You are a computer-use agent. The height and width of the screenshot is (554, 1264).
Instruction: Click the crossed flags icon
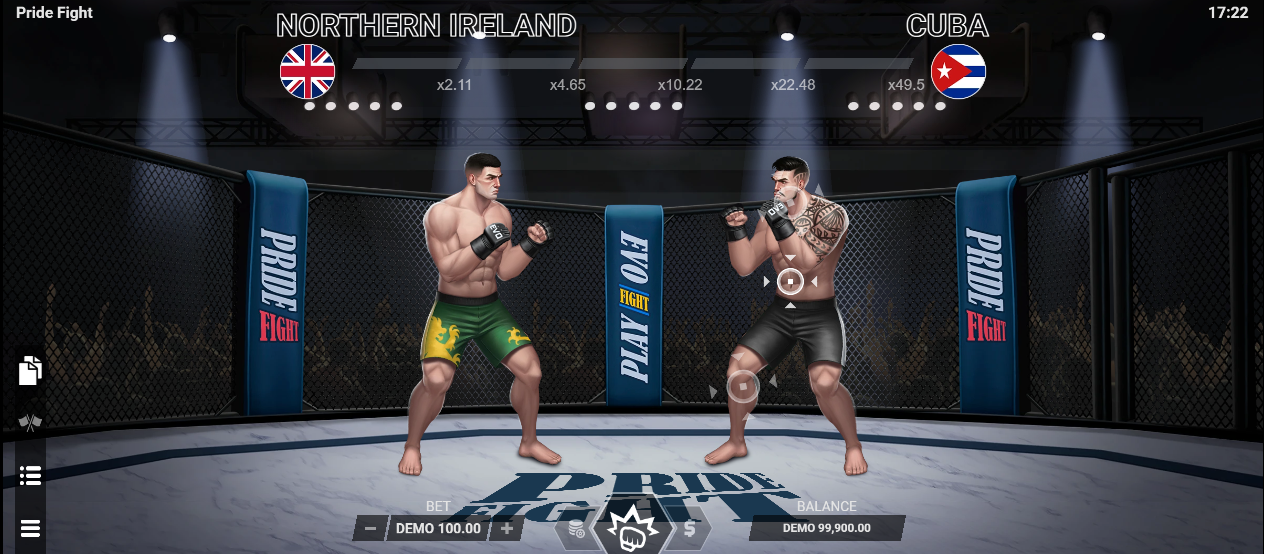click(30, 423)
